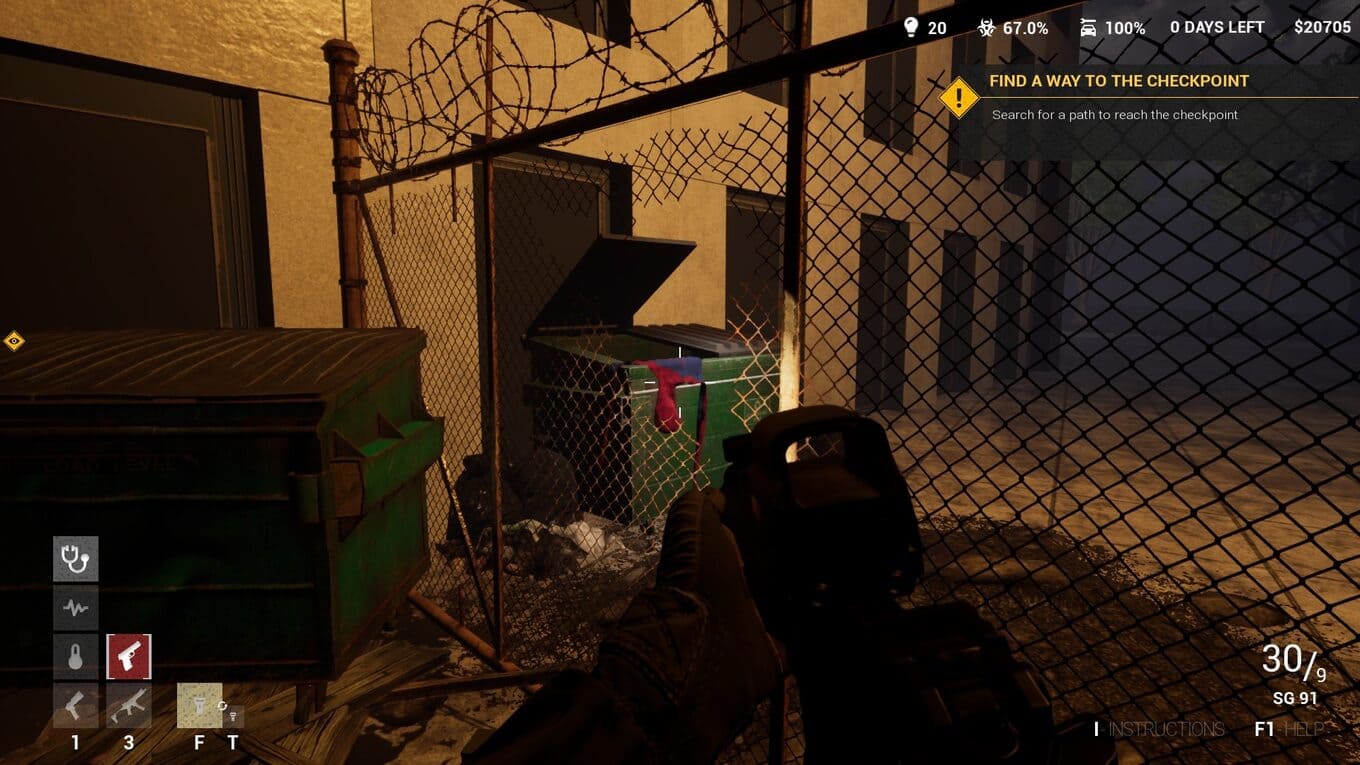Switch to the submachine gun weapon slot
This screenshot has height=765, width=1360.
pos(129,706)
